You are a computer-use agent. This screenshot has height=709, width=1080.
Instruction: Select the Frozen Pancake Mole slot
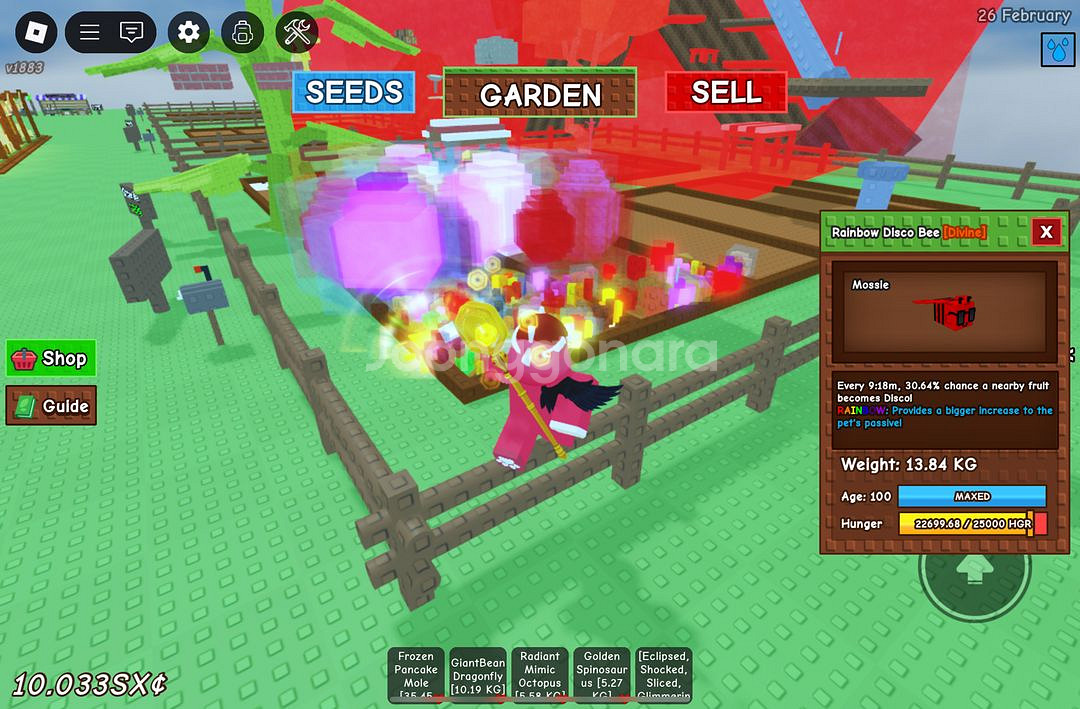416,676
